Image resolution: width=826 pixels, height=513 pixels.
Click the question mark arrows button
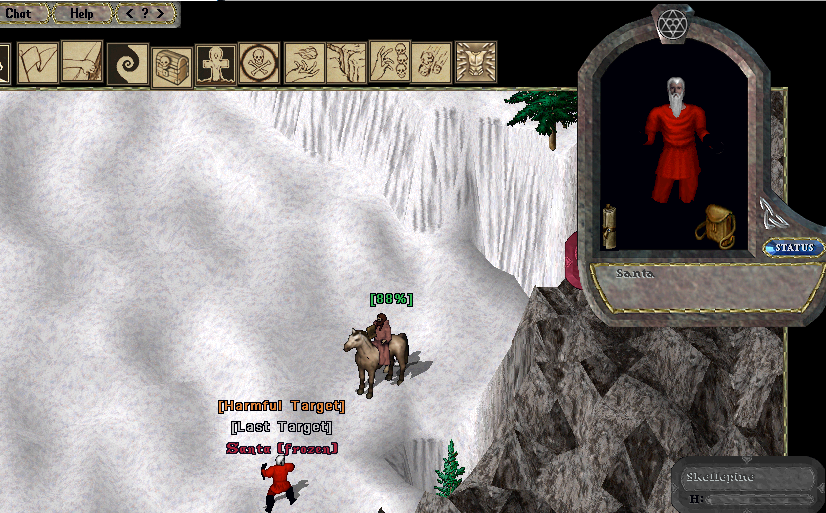pyautogui.click(x=145, y=14)
